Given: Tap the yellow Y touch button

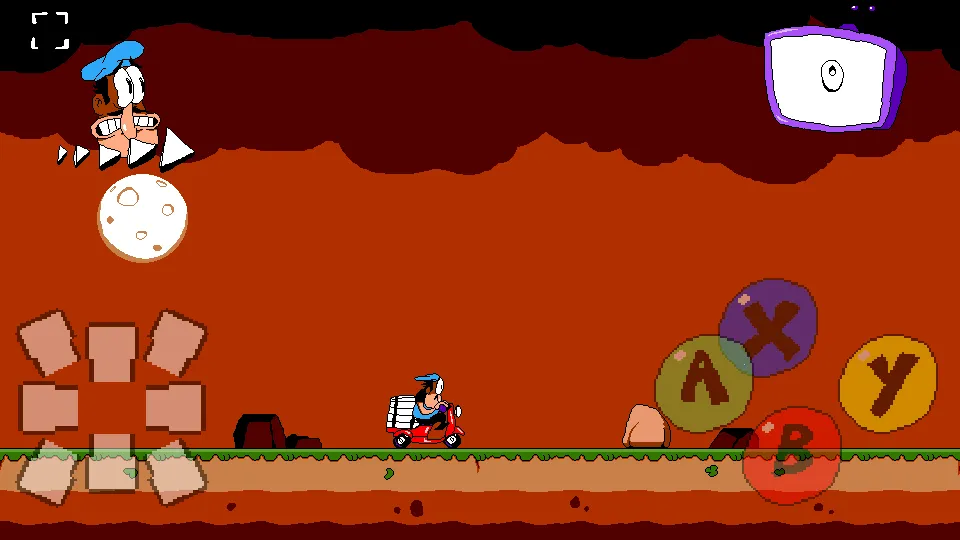Looking at the screenshot, I should tap(887, 383).
